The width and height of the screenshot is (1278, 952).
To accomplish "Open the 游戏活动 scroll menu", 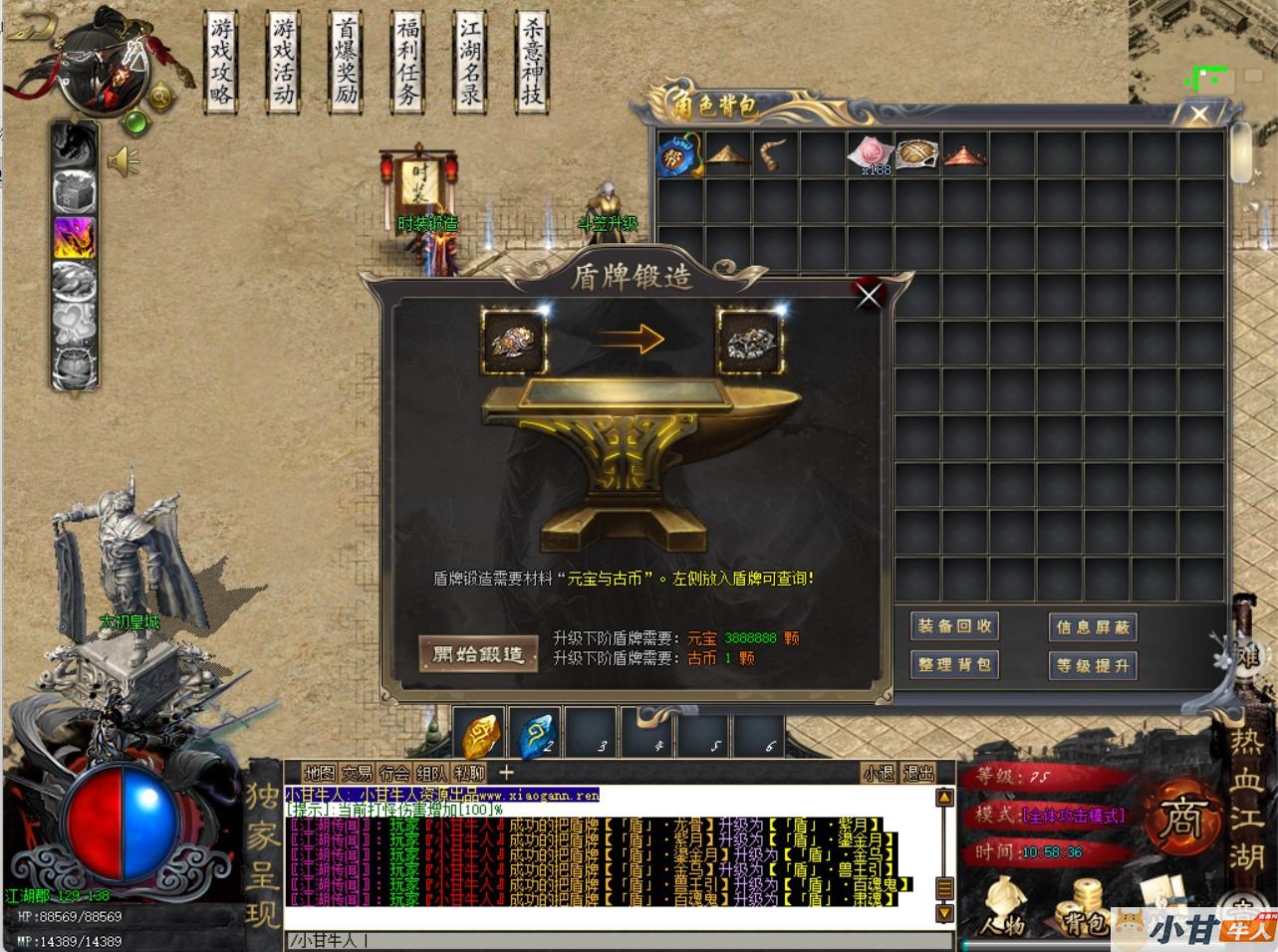I will 283,61.
